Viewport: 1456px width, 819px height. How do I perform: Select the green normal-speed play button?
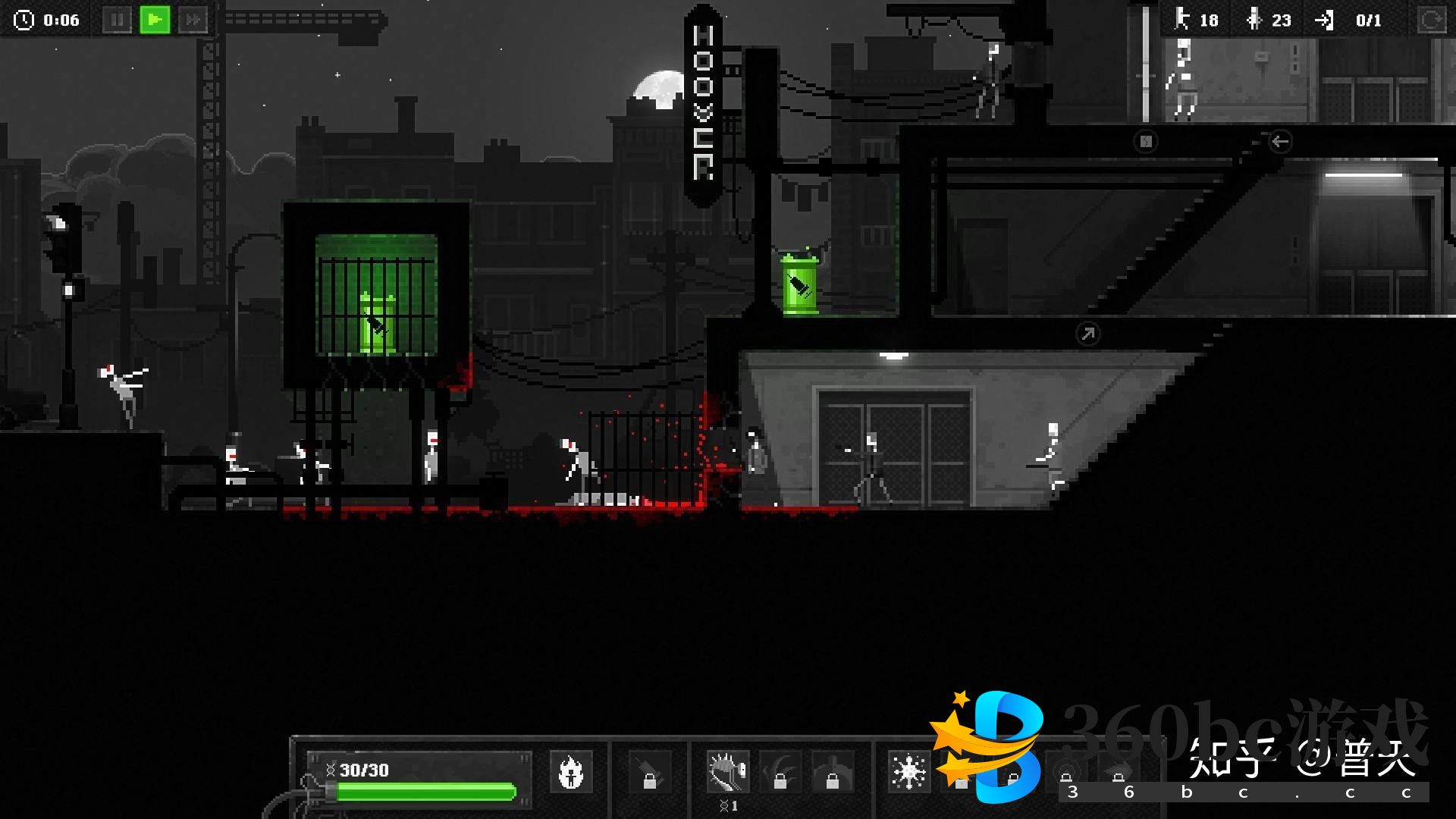[155, 20]
